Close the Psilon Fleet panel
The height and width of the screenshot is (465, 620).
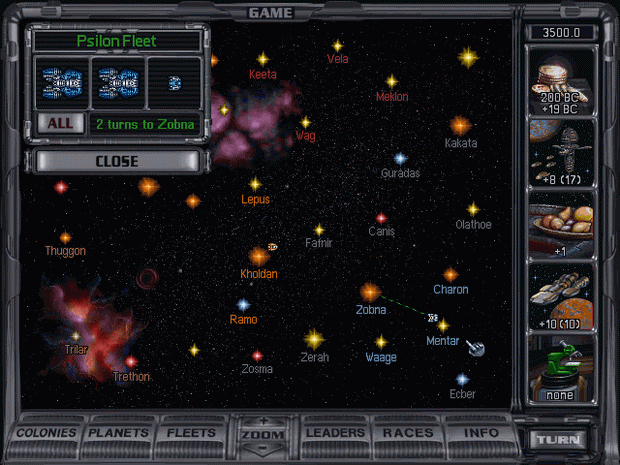[x=116, y=161]
